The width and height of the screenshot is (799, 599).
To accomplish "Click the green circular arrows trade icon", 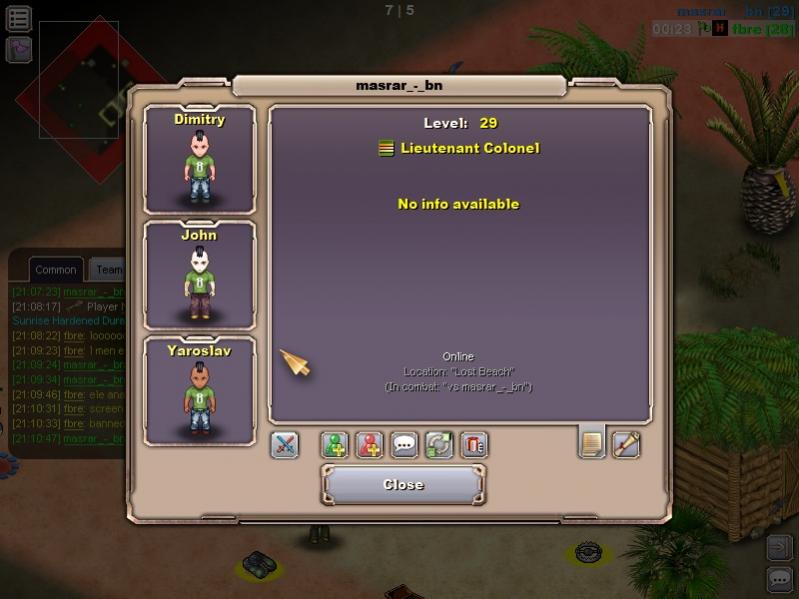I will tap(439, 445).
